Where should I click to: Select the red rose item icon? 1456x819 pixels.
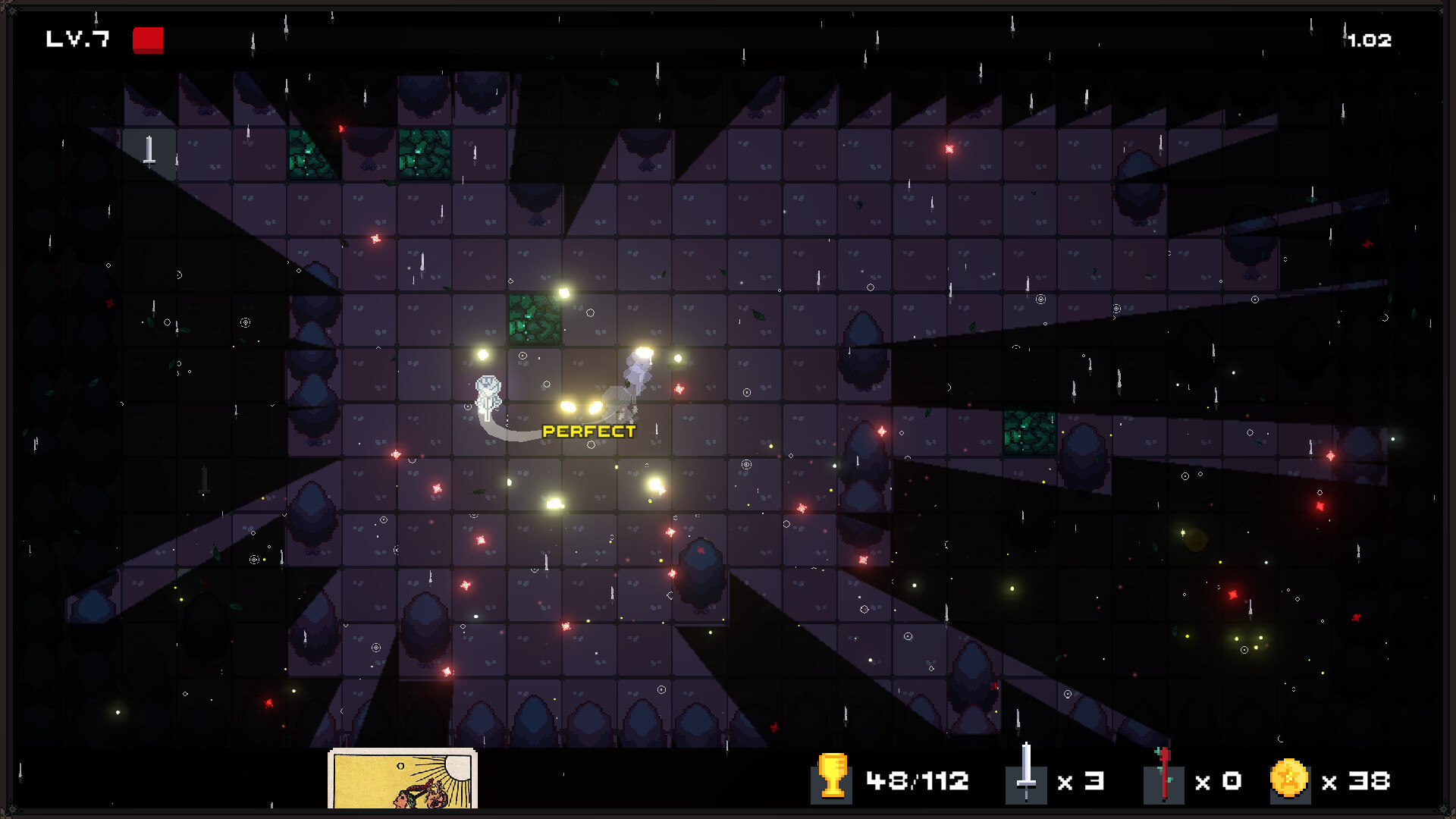[x=1163, y=776]
